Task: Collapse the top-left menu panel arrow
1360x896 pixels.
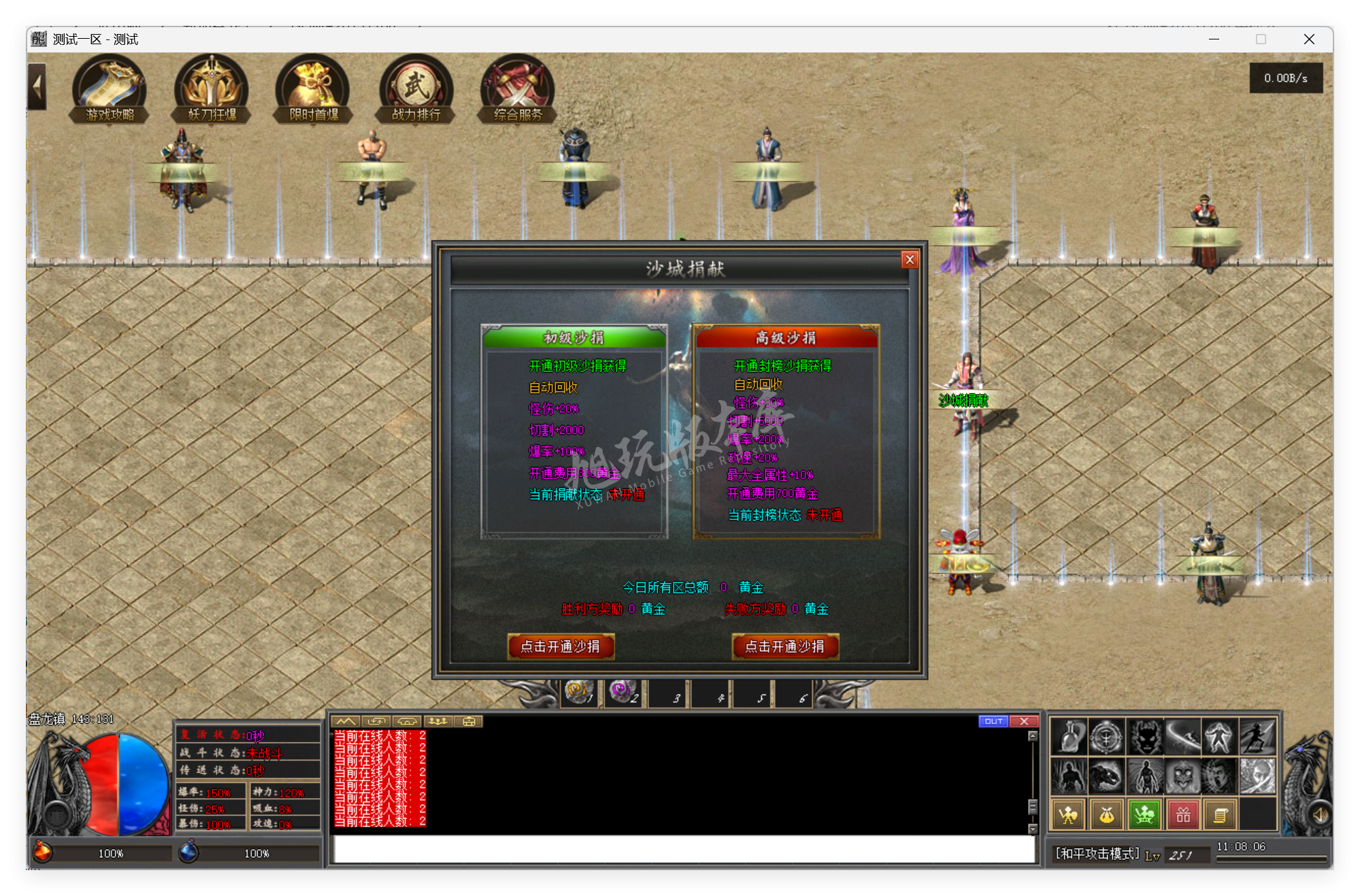Action: click(35, 87)
